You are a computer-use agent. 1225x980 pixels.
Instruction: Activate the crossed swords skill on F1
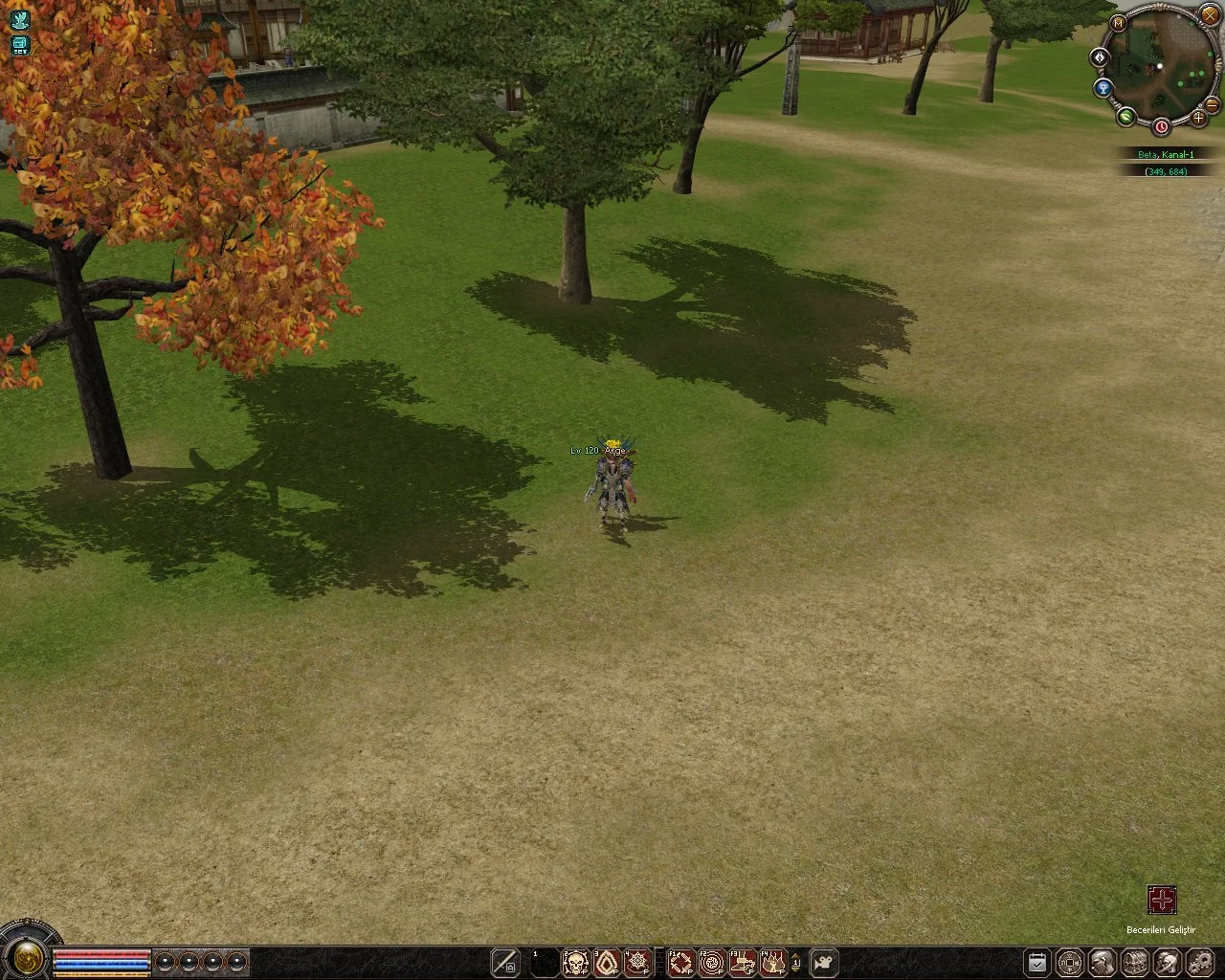pos(680,962)
